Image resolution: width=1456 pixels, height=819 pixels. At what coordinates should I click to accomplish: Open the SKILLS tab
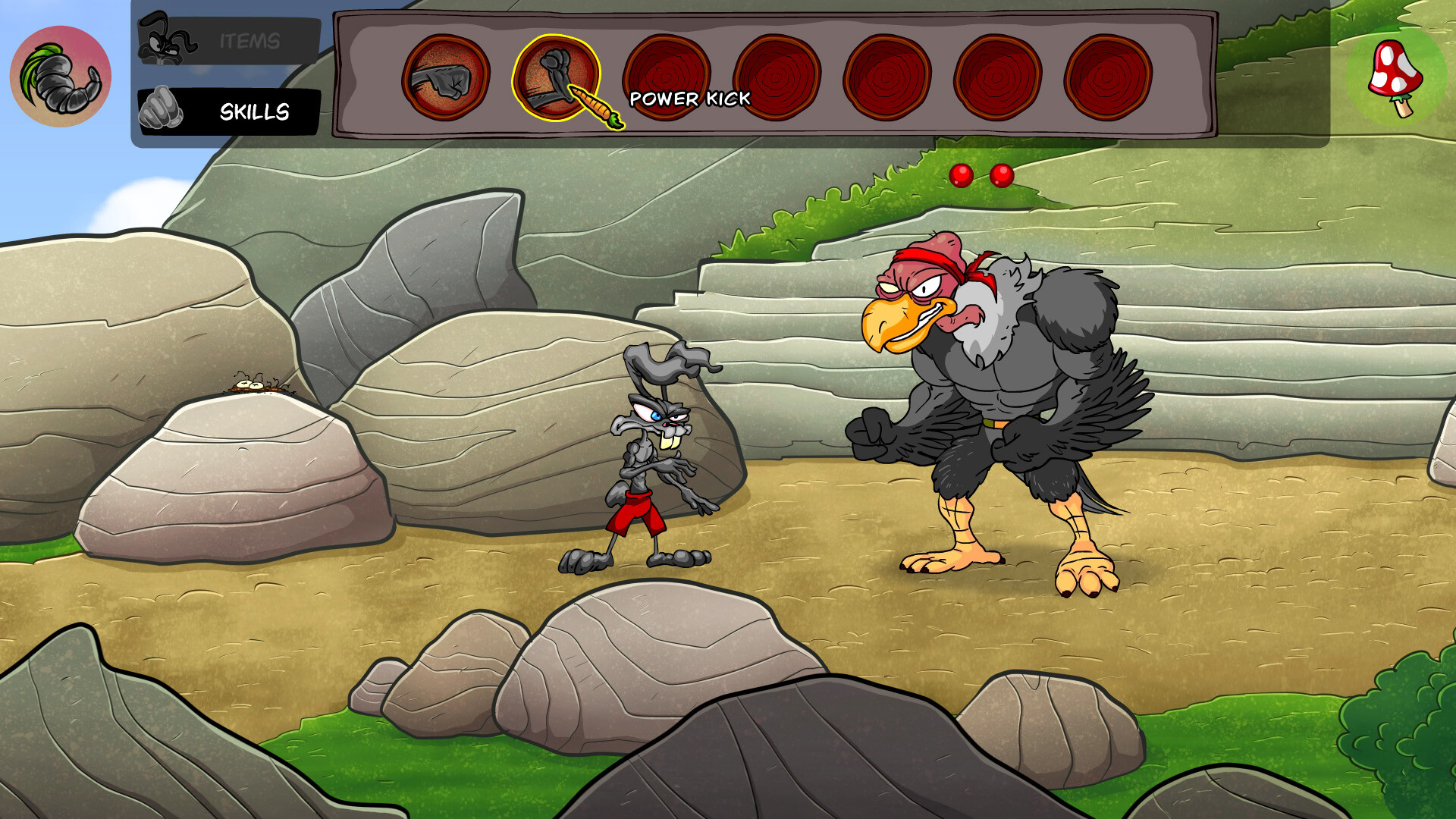coord(254,111)
